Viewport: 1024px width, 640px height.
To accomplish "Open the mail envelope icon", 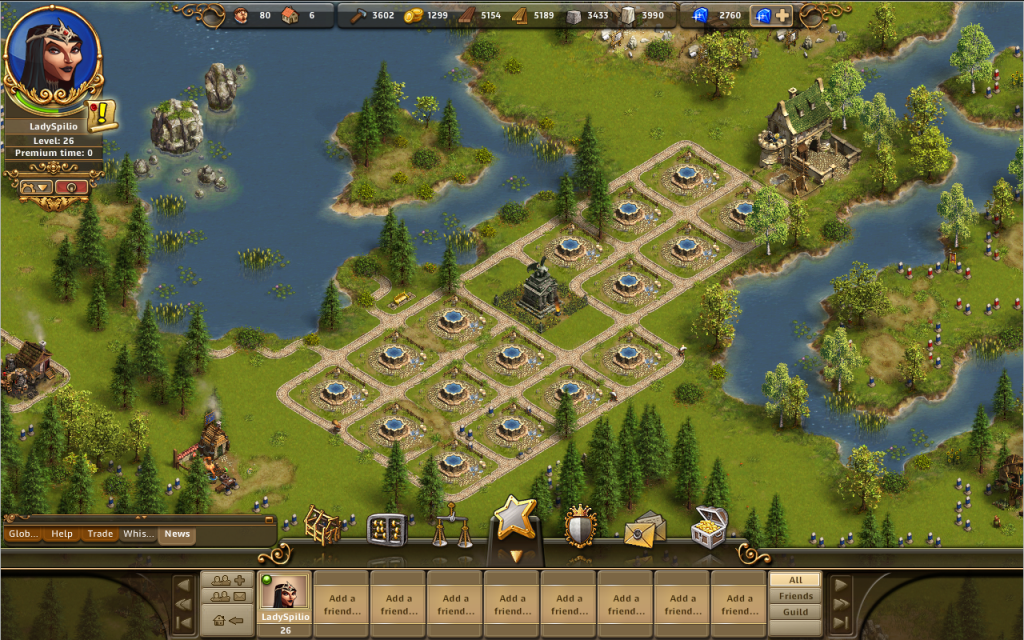I will pyautogui.click(x=644, y=529).
